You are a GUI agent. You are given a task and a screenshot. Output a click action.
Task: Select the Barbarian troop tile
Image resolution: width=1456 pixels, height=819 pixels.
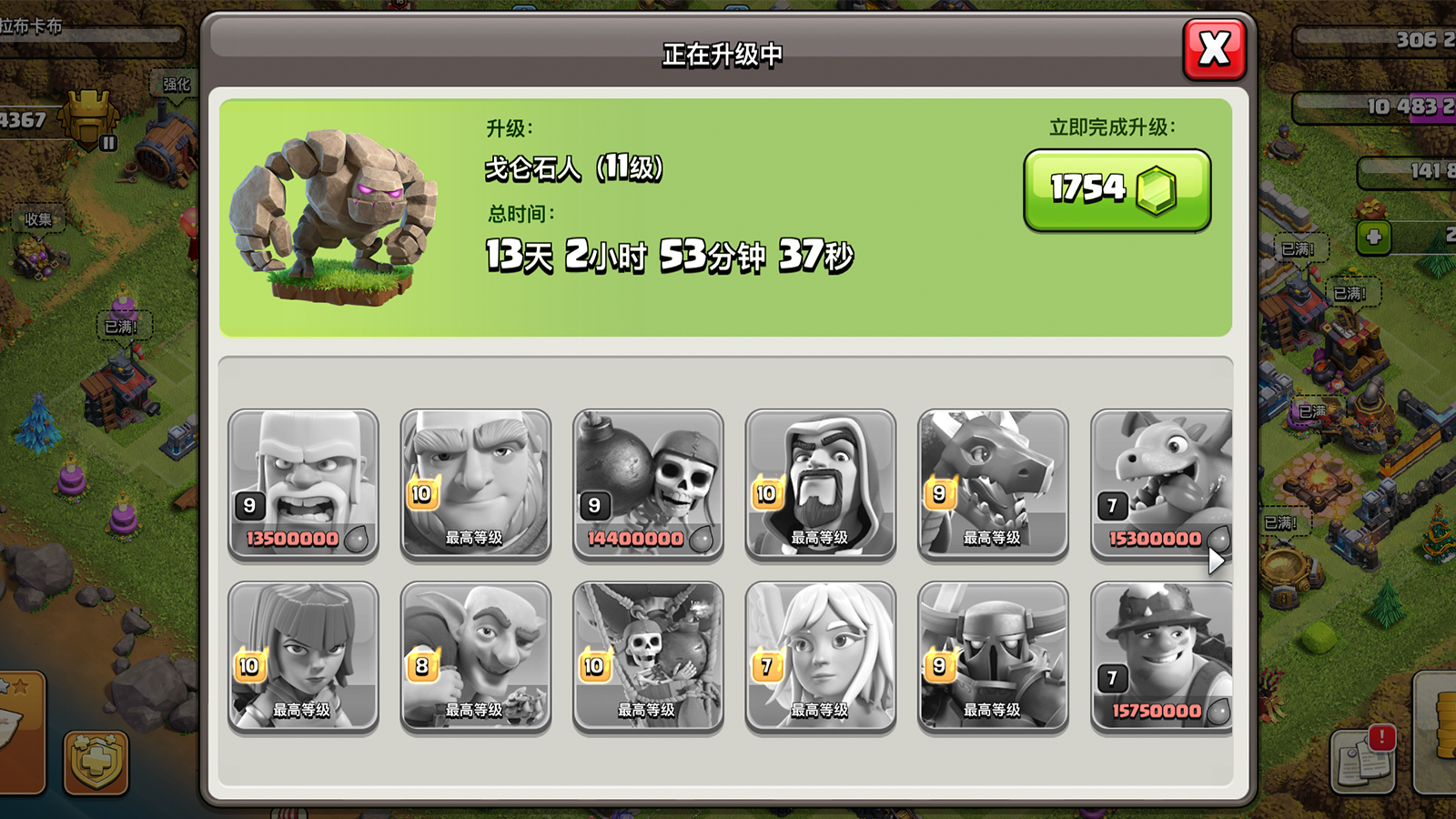coord(303,483)
